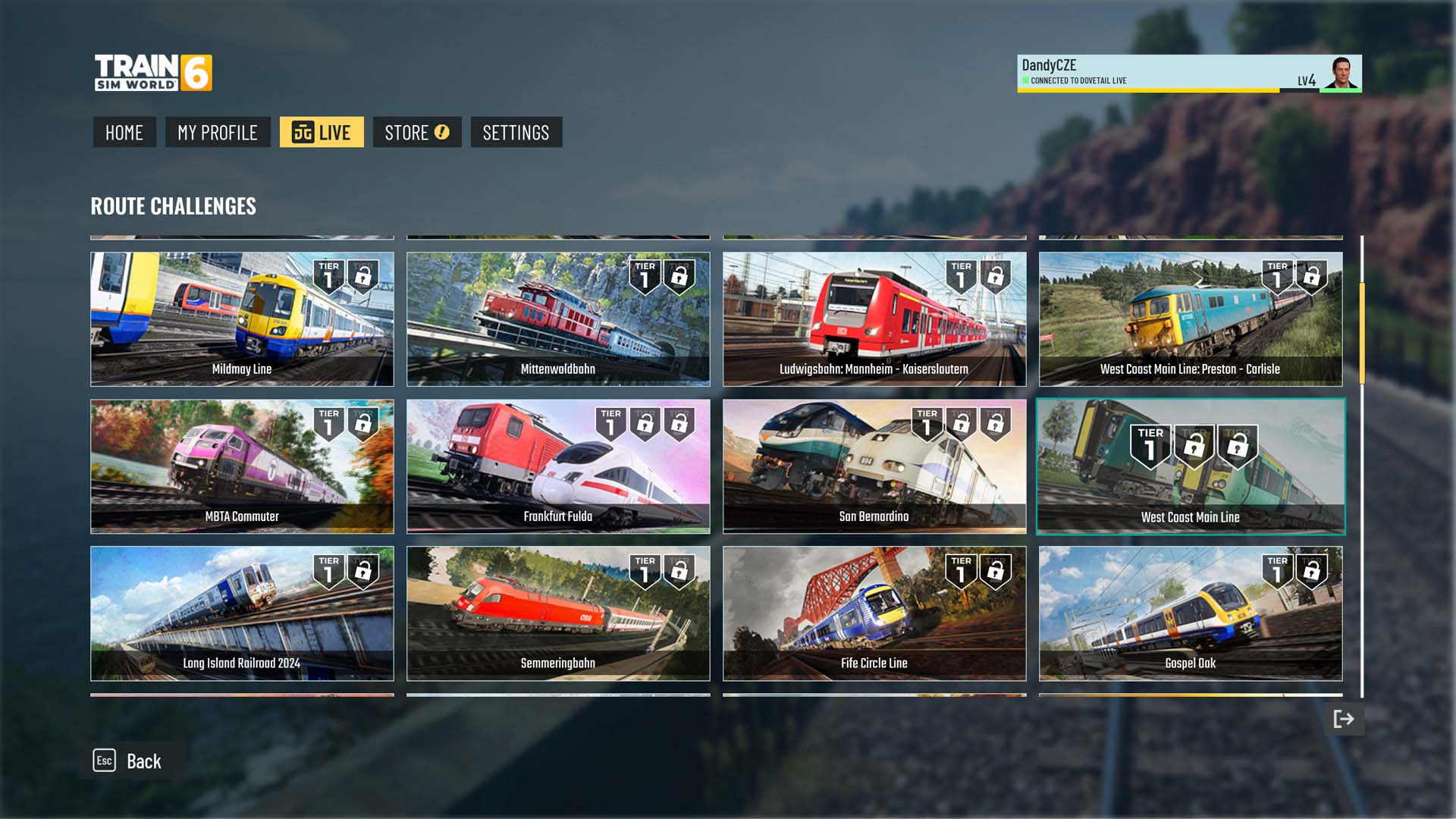Screen dimensions: 1456x819
Task: Pick West Coast Main Line: Preston - Carlisle
Action: [1190, 319]
